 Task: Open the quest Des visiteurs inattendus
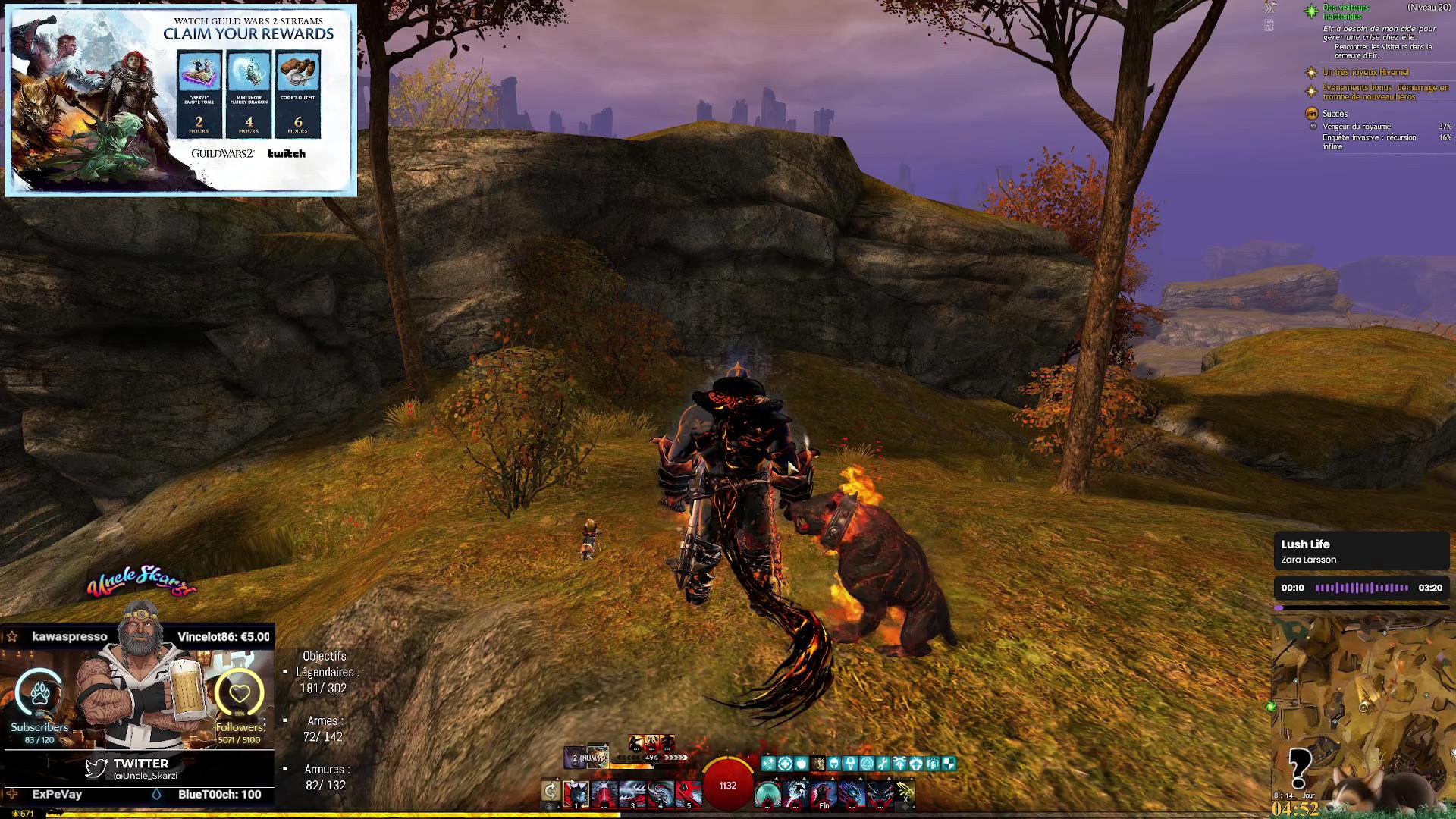click(x=1345, y=12)
